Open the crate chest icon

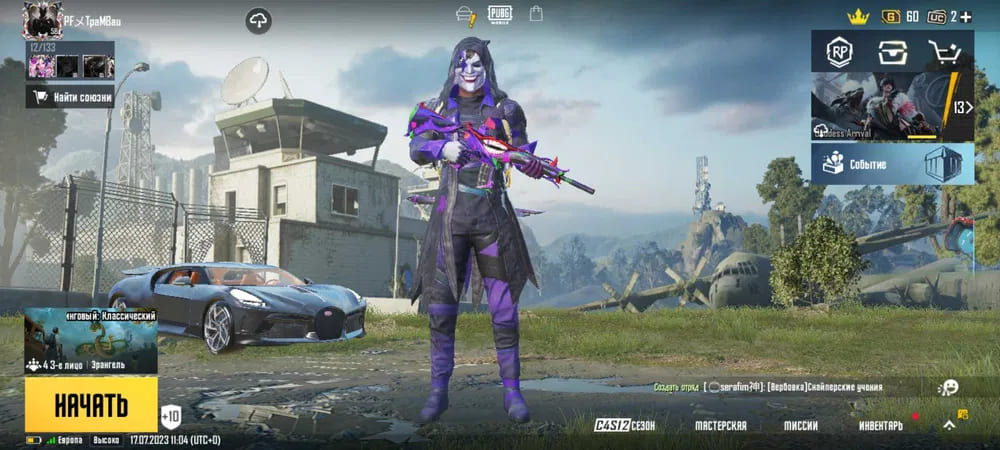click(x=892, y=52)
